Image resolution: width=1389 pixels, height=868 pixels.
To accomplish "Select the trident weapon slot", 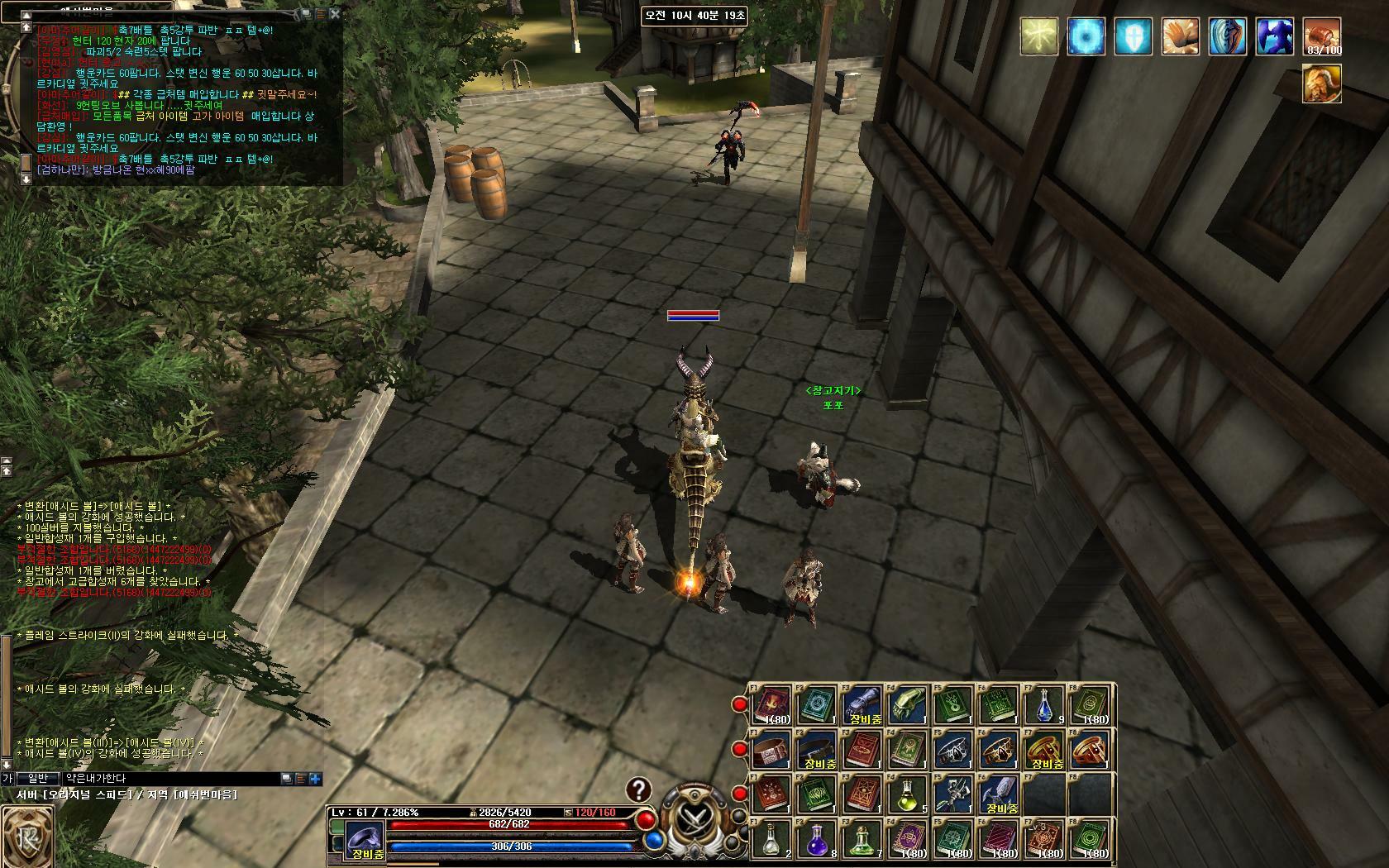I will 955,795.
